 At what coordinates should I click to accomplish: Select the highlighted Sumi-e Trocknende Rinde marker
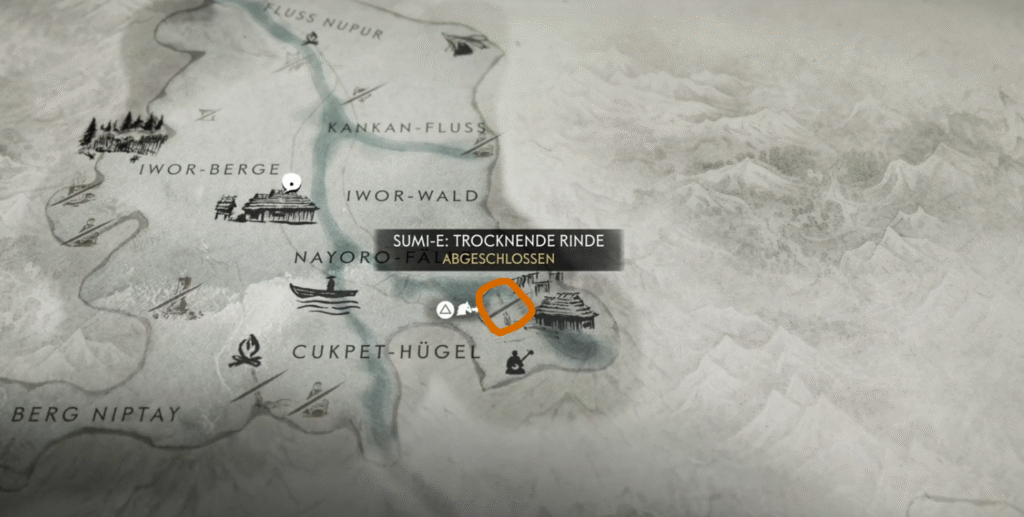[502, 309]
